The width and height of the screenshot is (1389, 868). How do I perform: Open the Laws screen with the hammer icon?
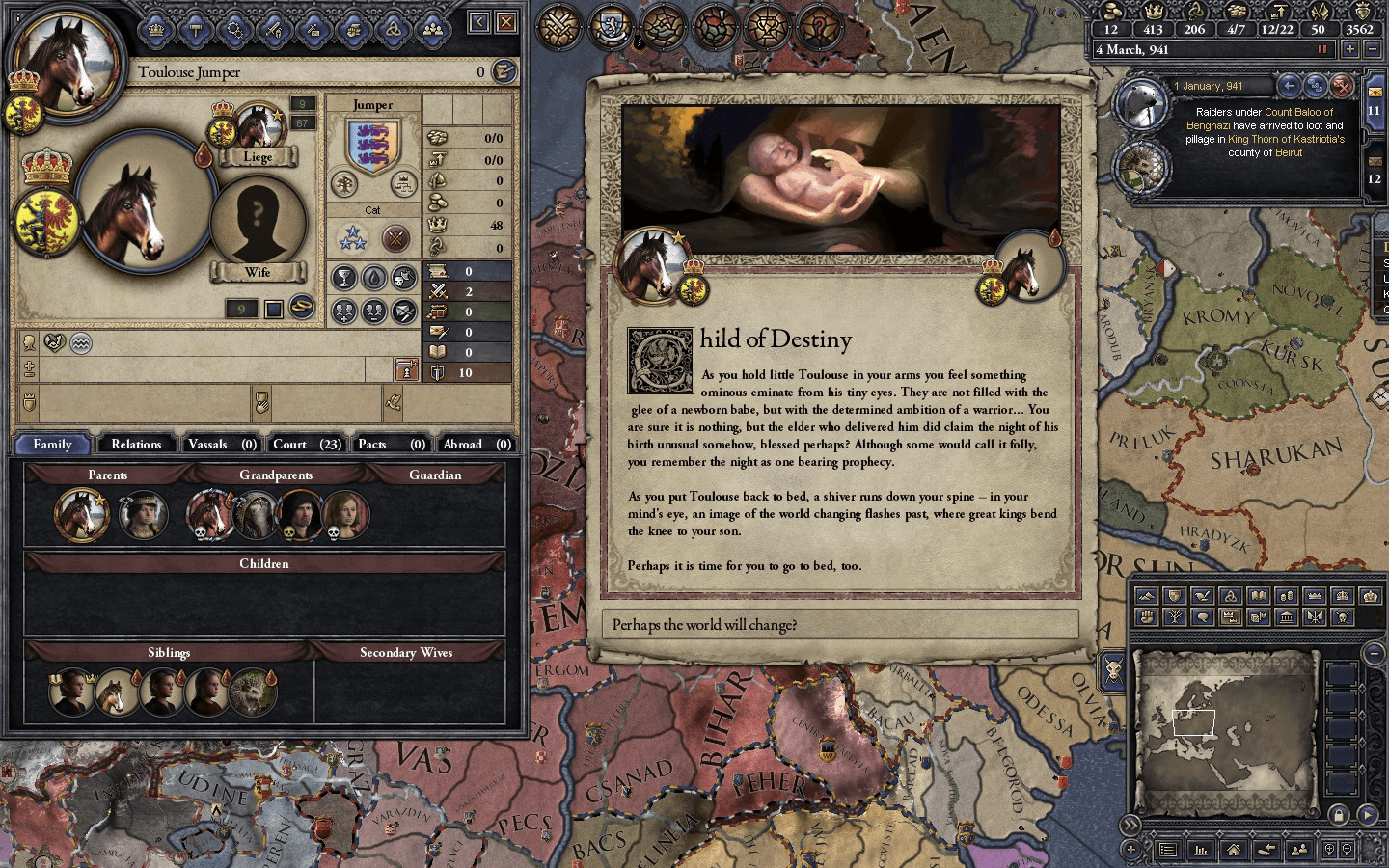pos(197,29)
